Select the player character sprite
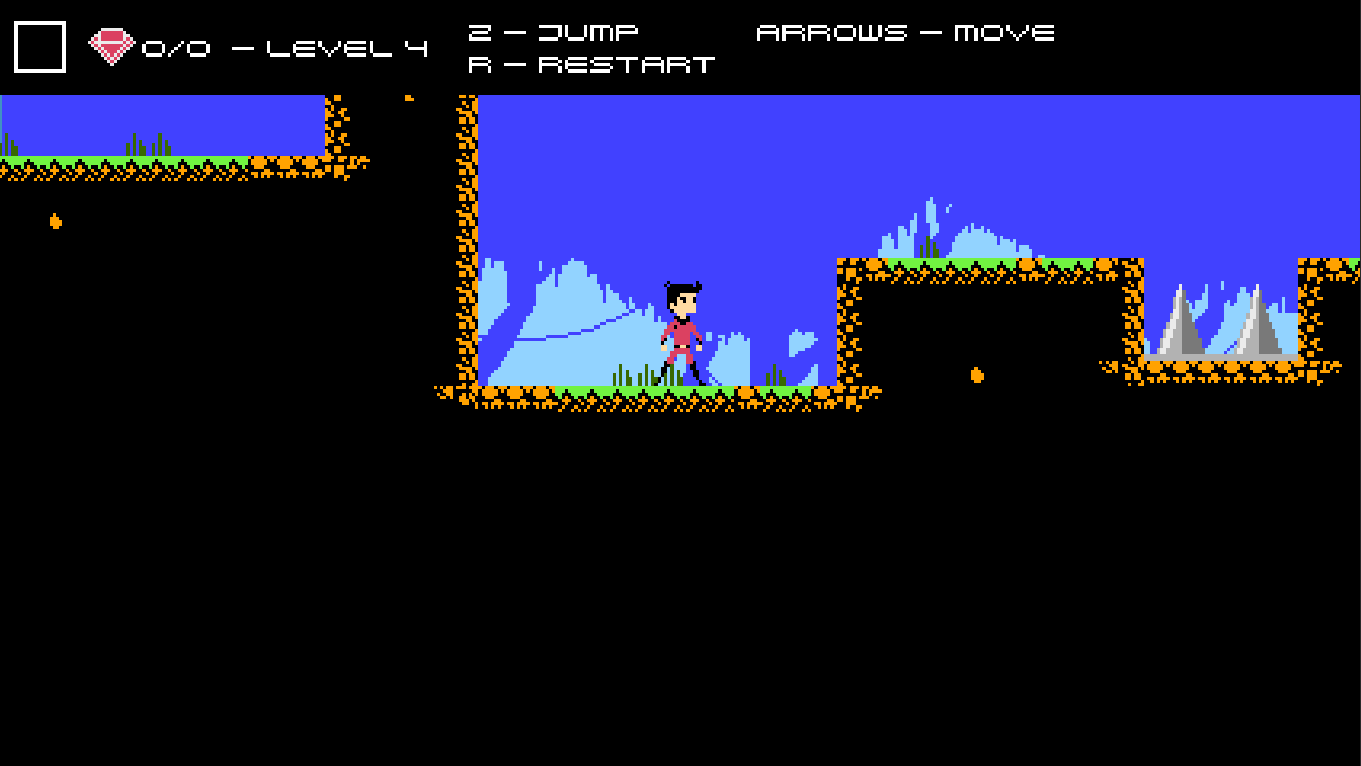 tap(682, 330)
